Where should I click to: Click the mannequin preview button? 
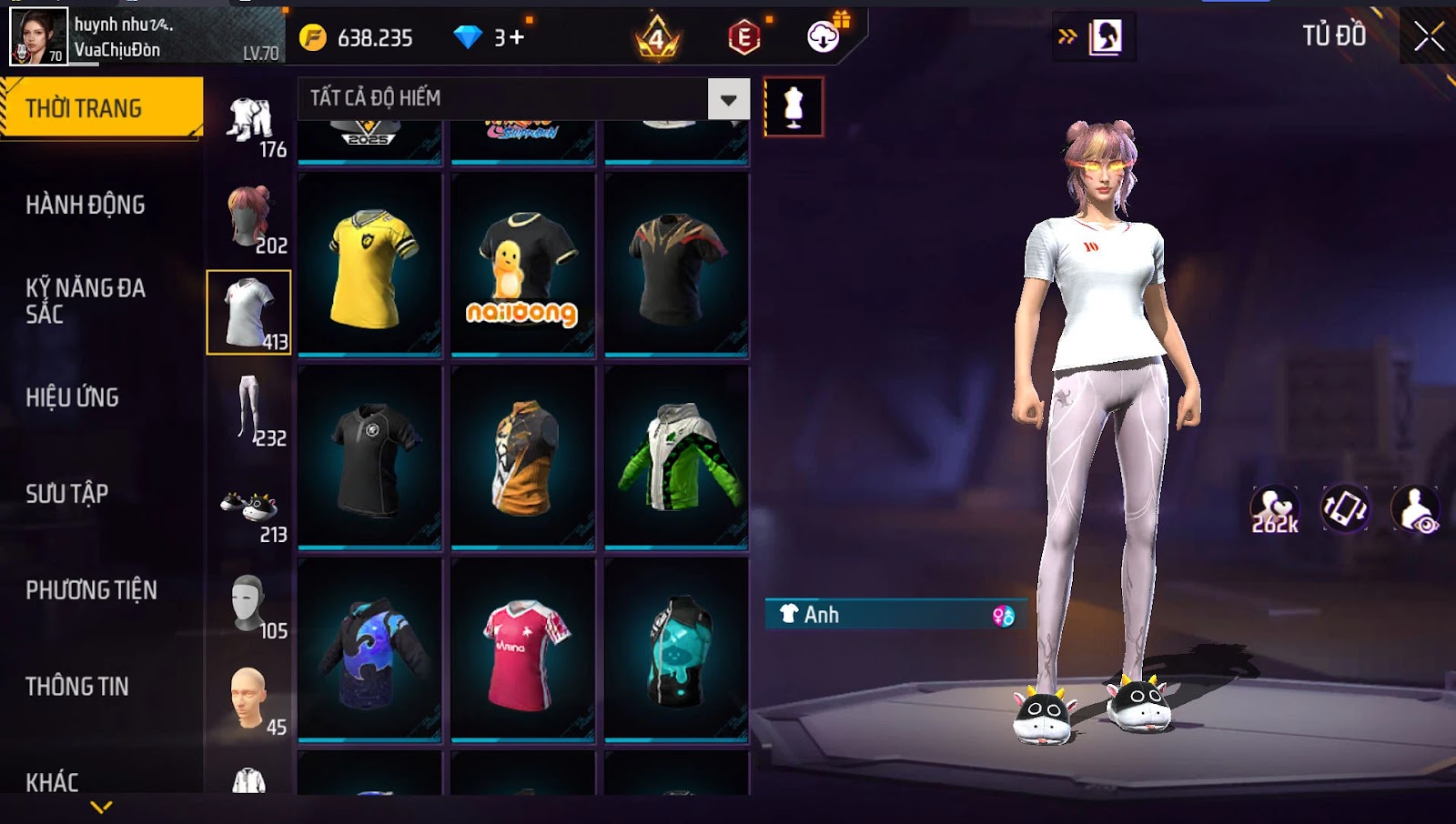(794, 107)
